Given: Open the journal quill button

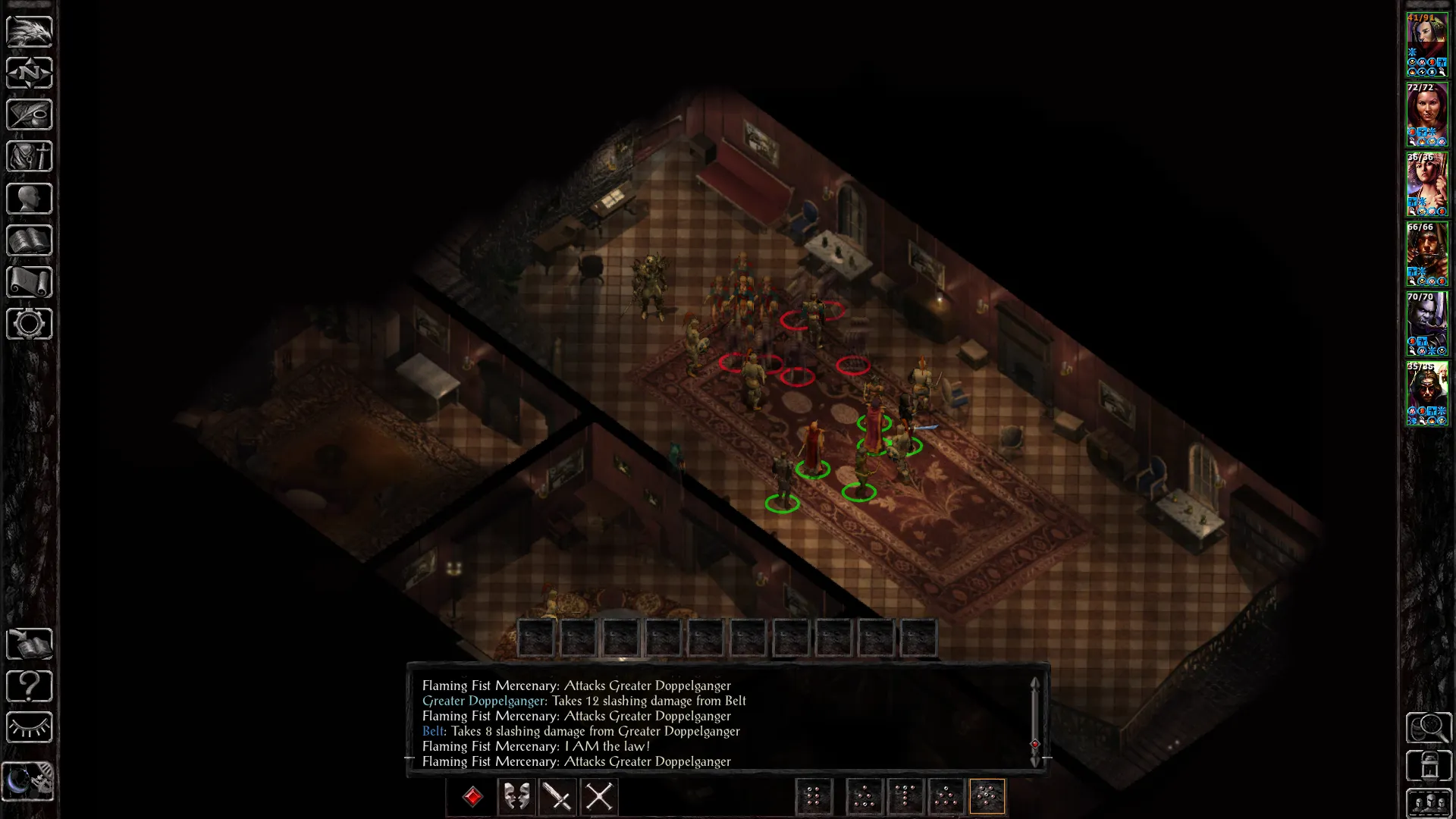Looking at the screenshot, I should (30, 115).
